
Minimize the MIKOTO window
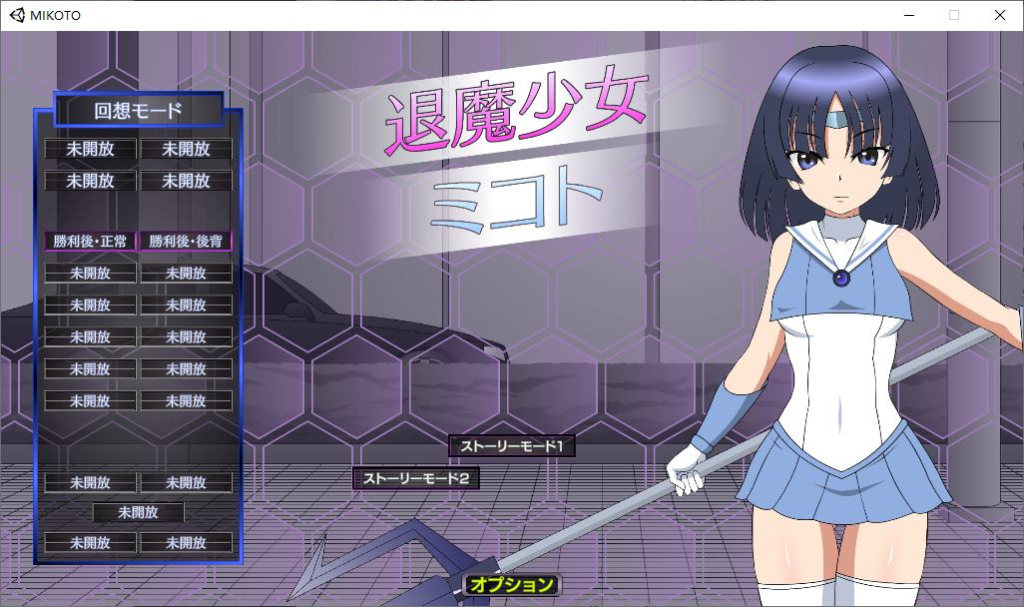908,15
